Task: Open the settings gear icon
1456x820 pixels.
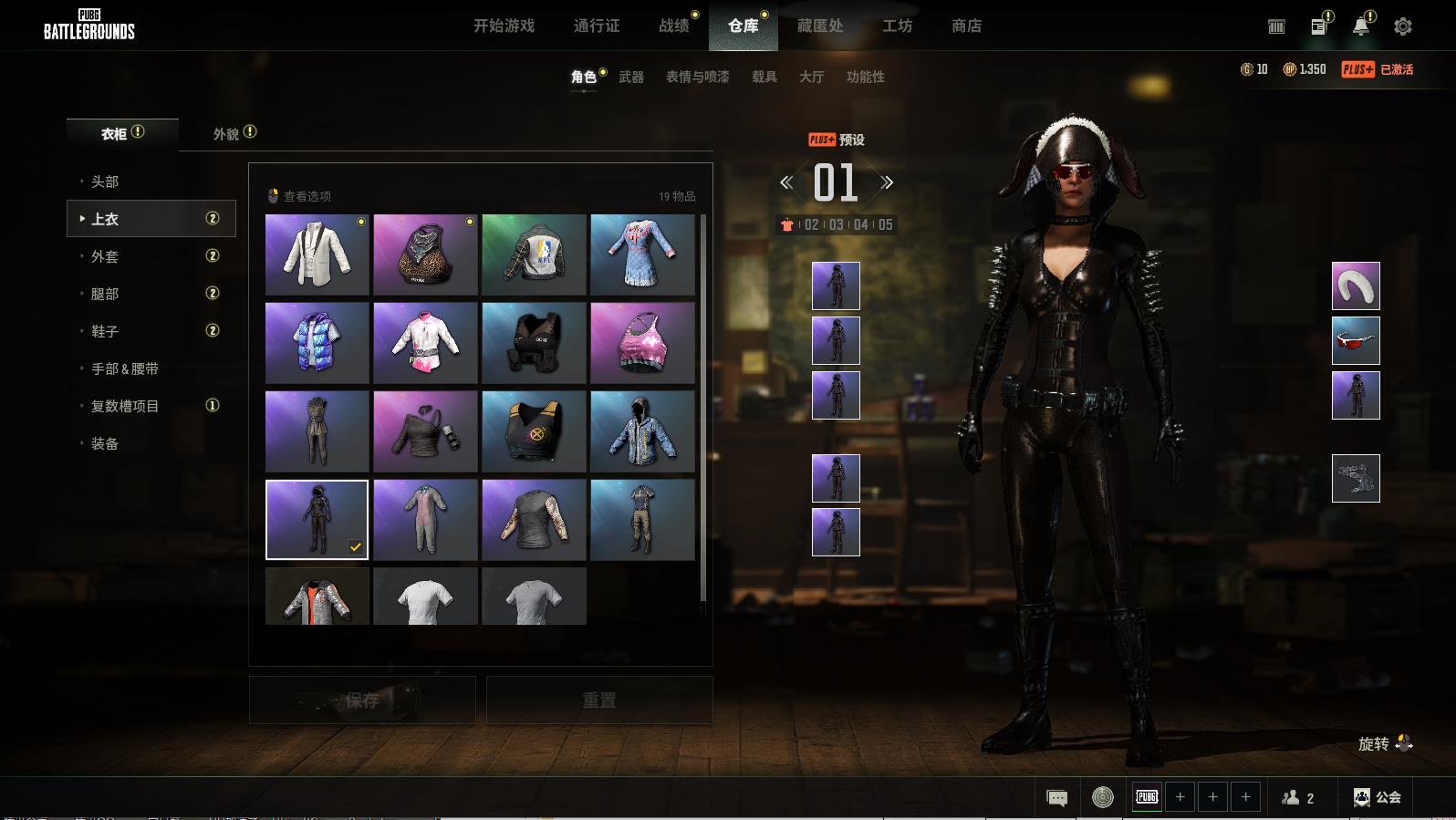Action: 1403,26
